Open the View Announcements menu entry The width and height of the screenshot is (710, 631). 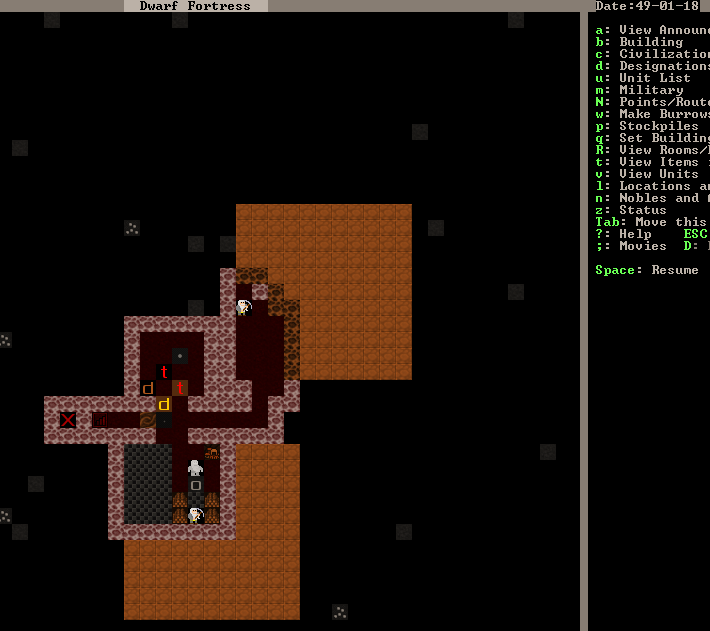coord(655,30)
